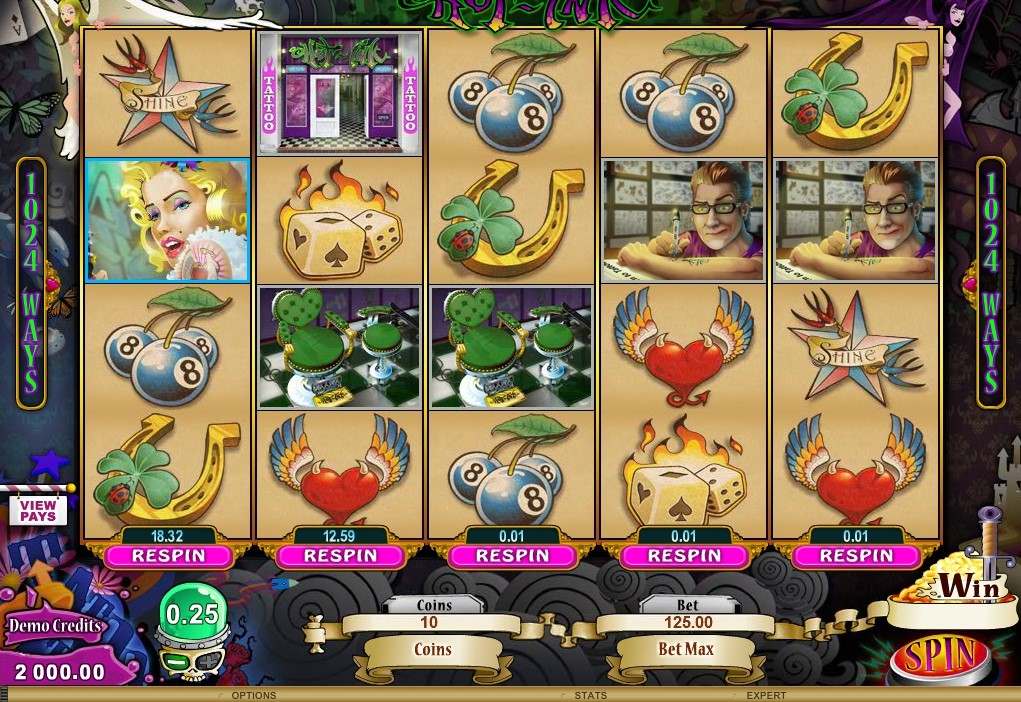The width and height of the screenshot is (1021, 702).
Task: Show the Stats panel
Action: click(x=590, y=695)
